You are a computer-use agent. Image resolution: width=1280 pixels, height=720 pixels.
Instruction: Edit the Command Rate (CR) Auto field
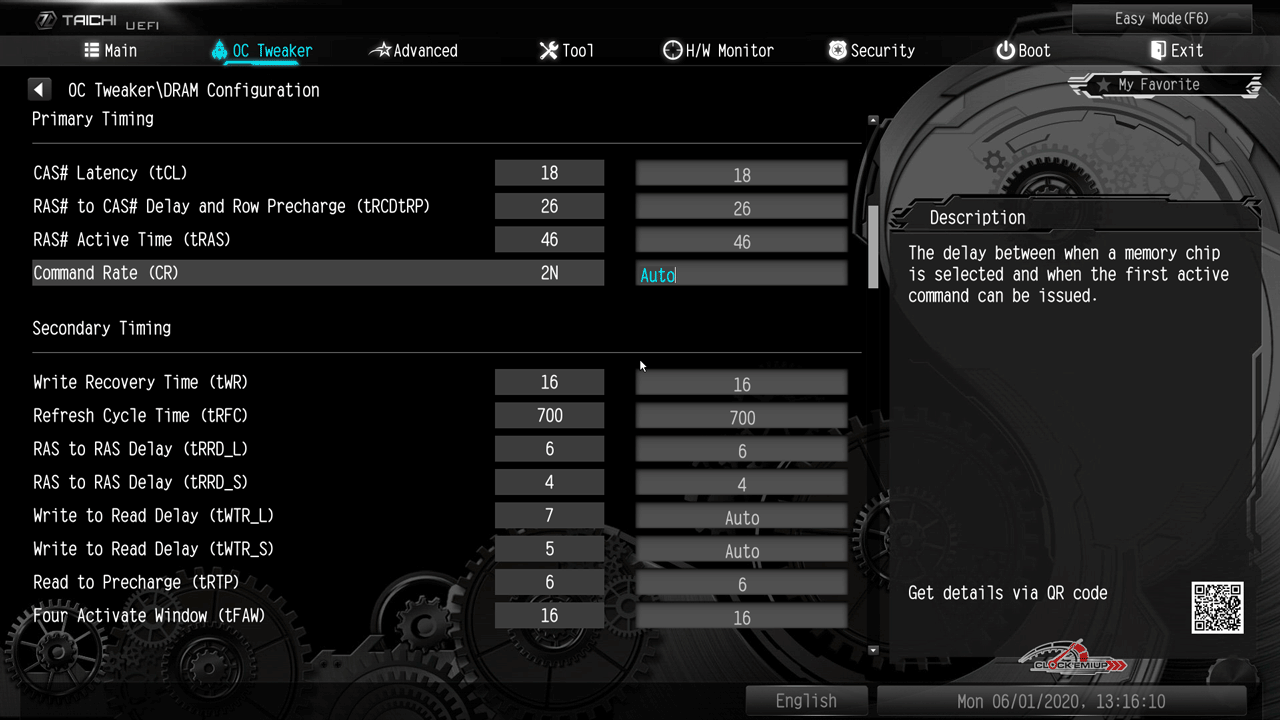[x=741, y=275]
